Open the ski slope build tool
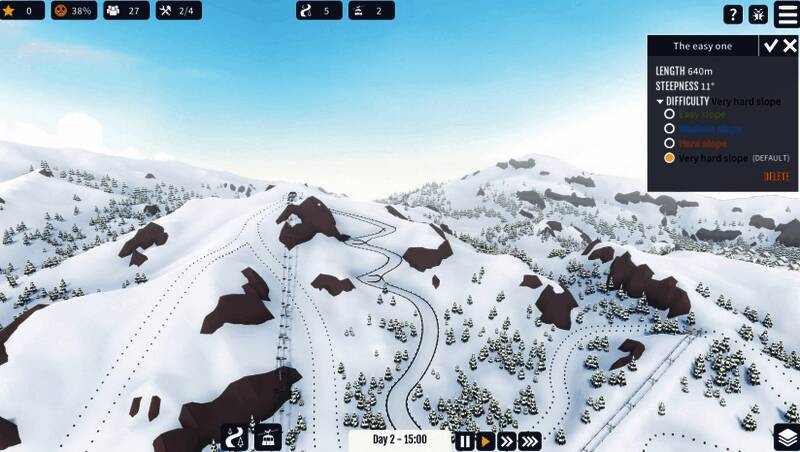This screenshot has width=800, height=452. tap(234, 438)
